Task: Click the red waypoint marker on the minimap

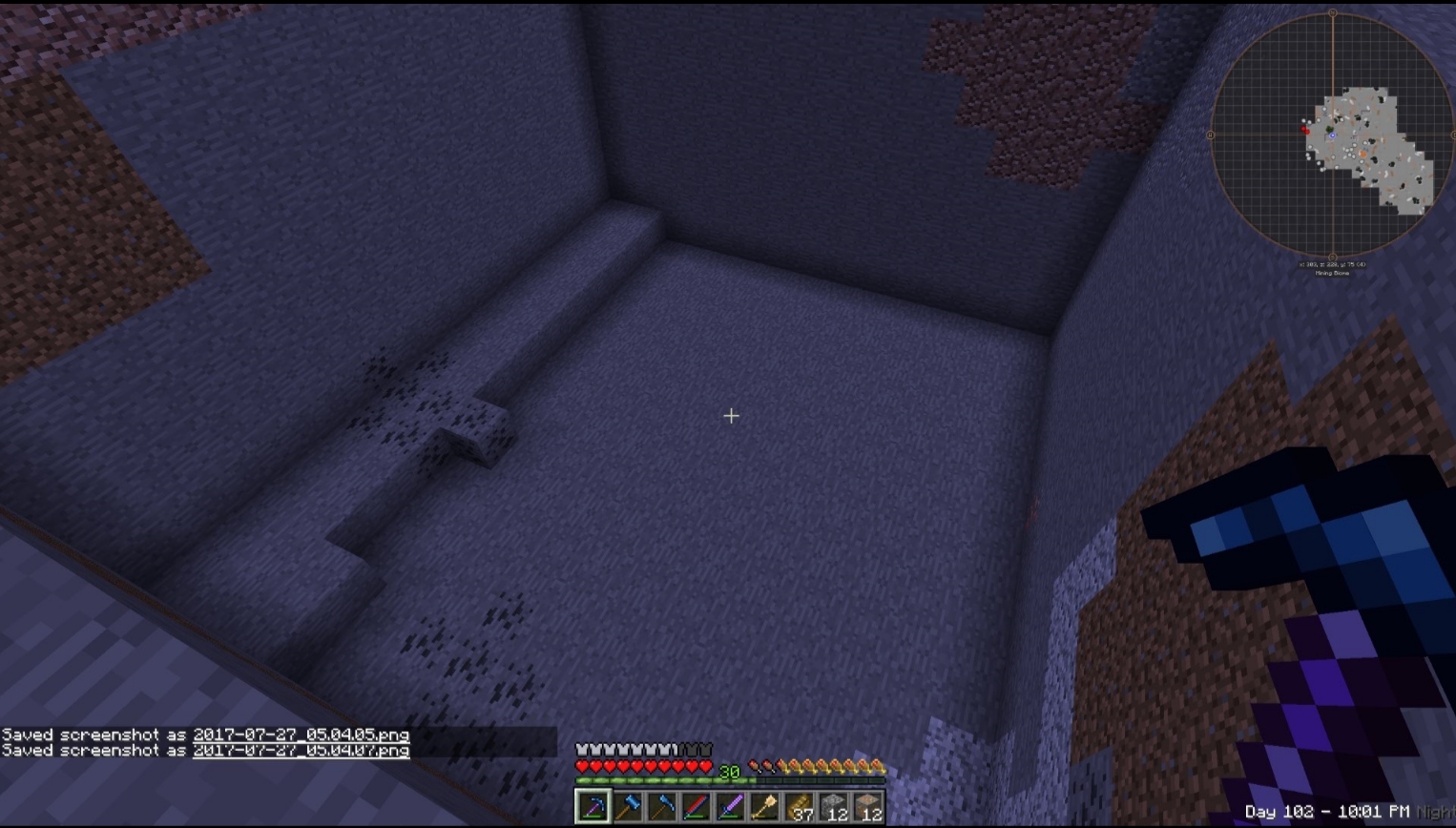Action: click(x=1306, y=130)
